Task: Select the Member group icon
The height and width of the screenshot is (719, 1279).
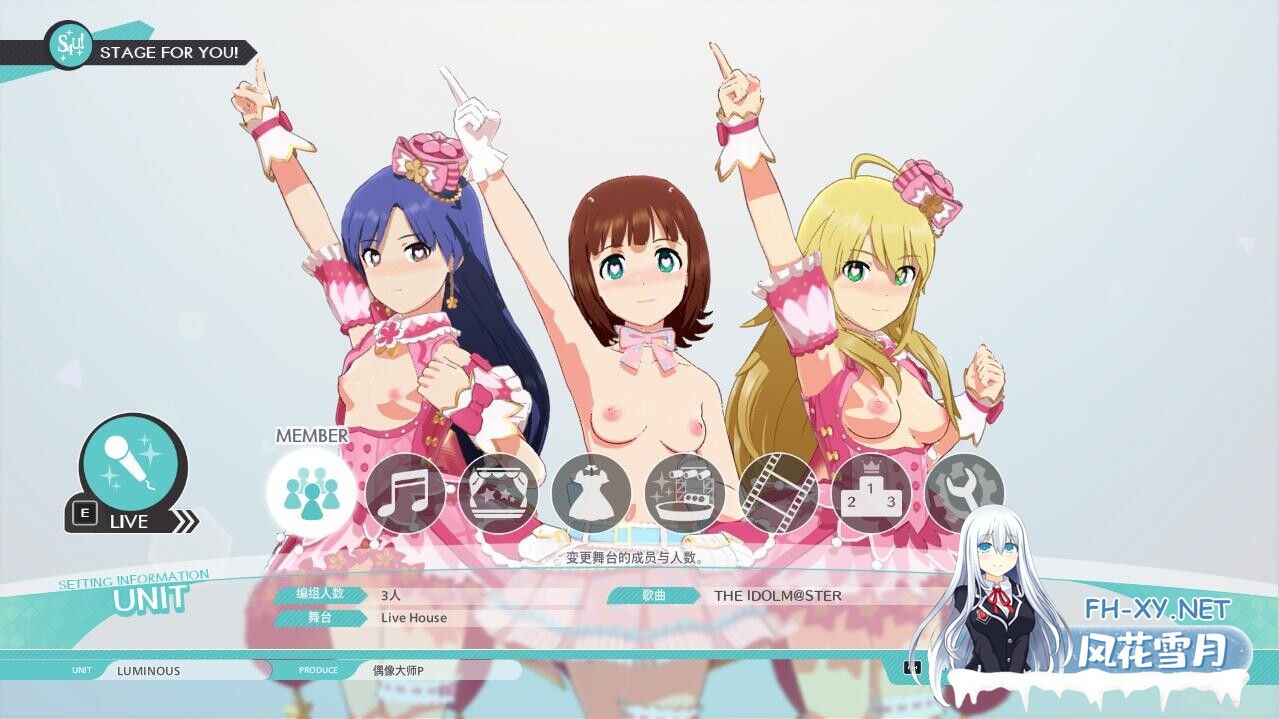Action: tap(311, 492)
